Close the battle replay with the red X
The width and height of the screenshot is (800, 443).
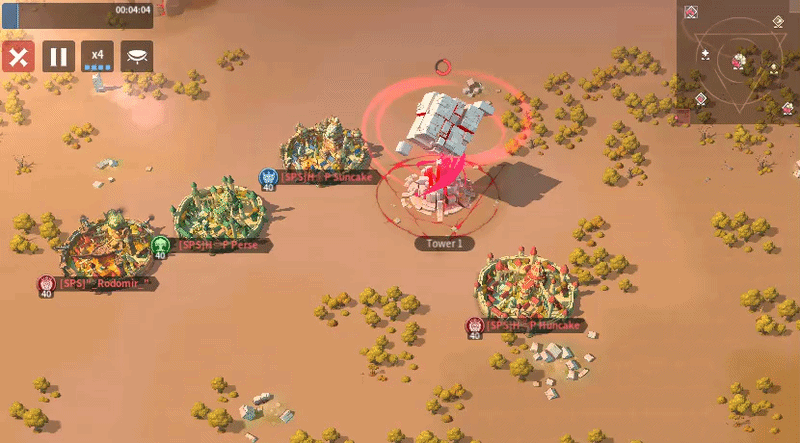(x=17, y=56)
